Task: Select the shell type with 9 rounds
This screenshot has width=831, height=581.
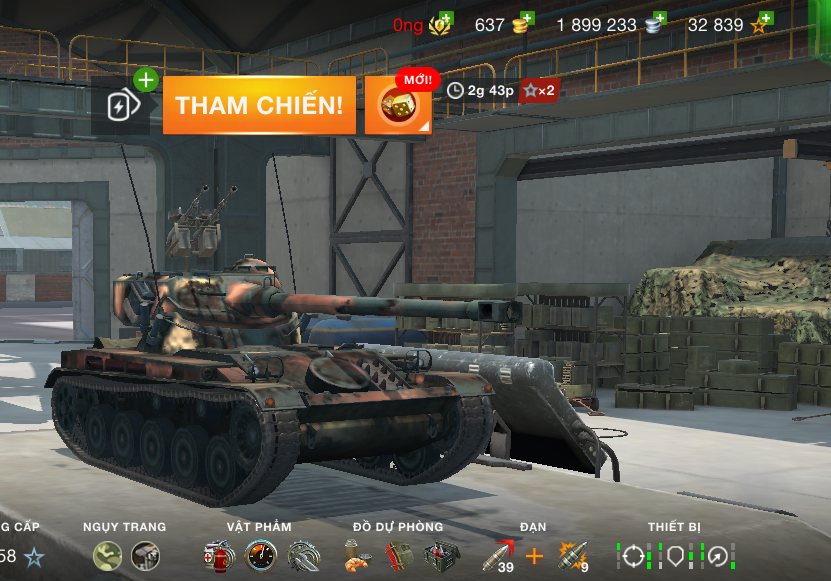Action: 572,556
